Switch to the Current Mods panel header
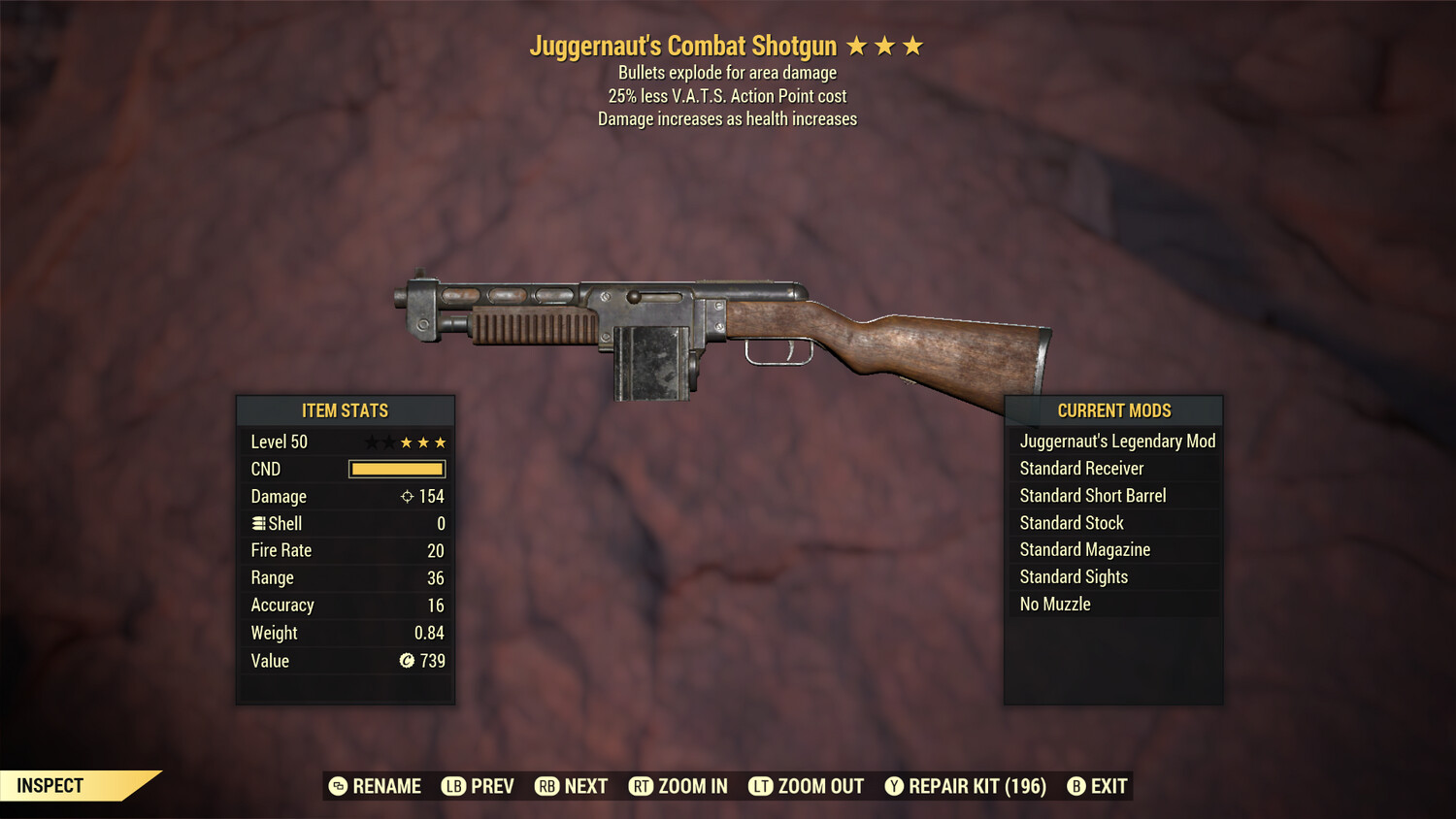The width and height of the screenshot is (1456, 819). click(x=1114, y=410)
